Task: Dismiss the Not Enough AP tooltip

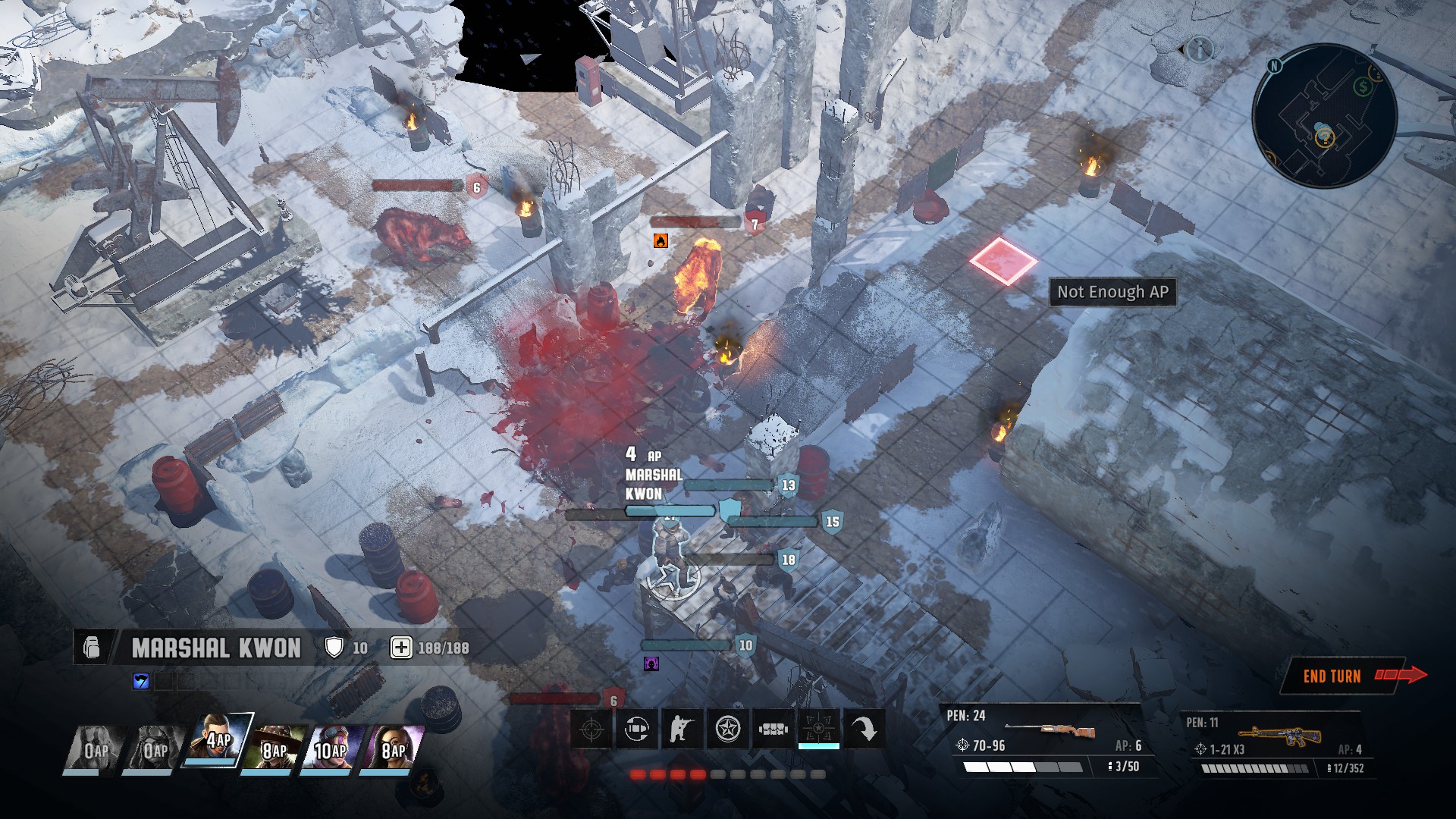Action: tap(1112, 292)
